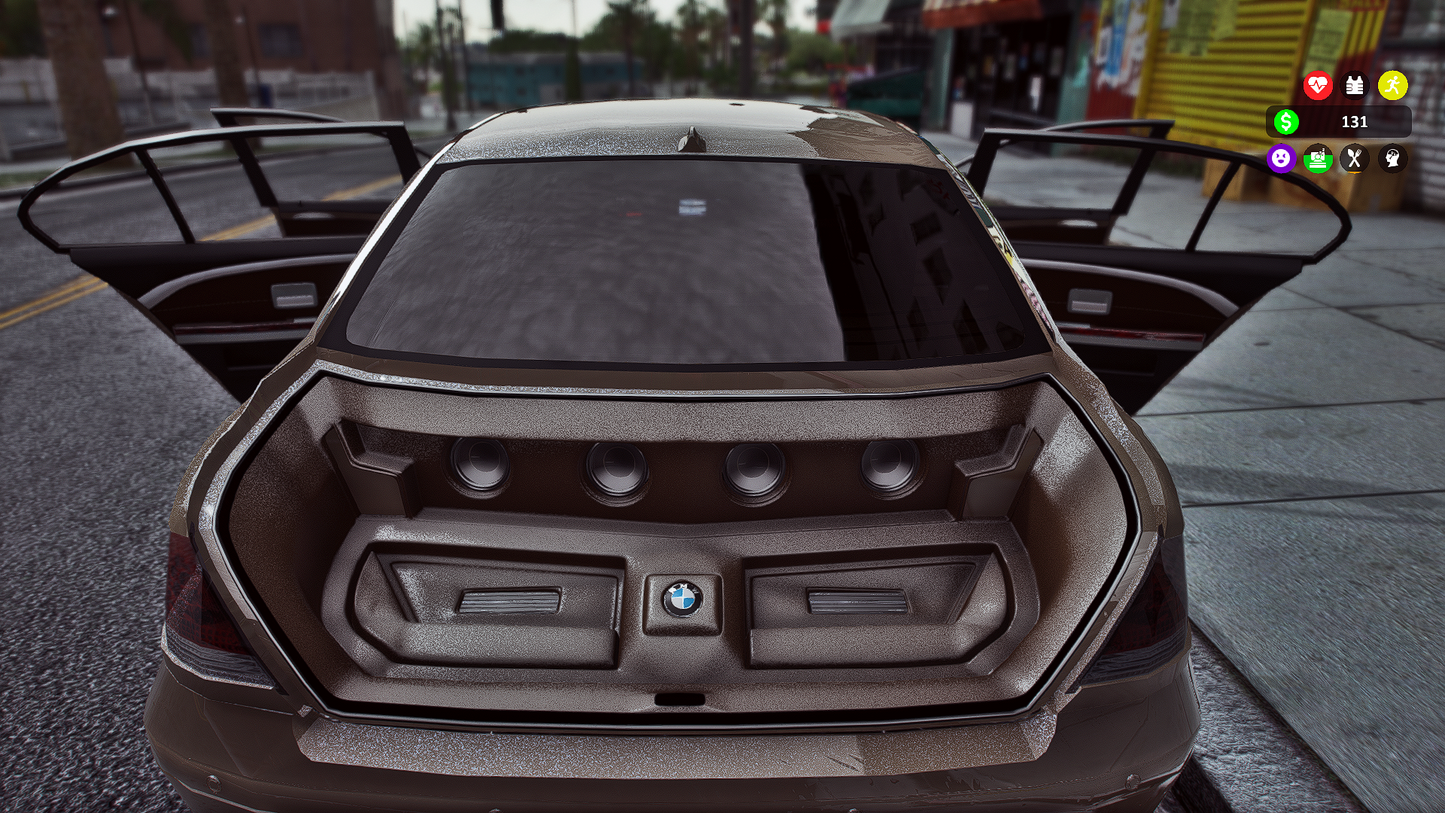Select the armor vest status icon
This screenshot has height=813, width=1445.
[x=1355, y=86]
